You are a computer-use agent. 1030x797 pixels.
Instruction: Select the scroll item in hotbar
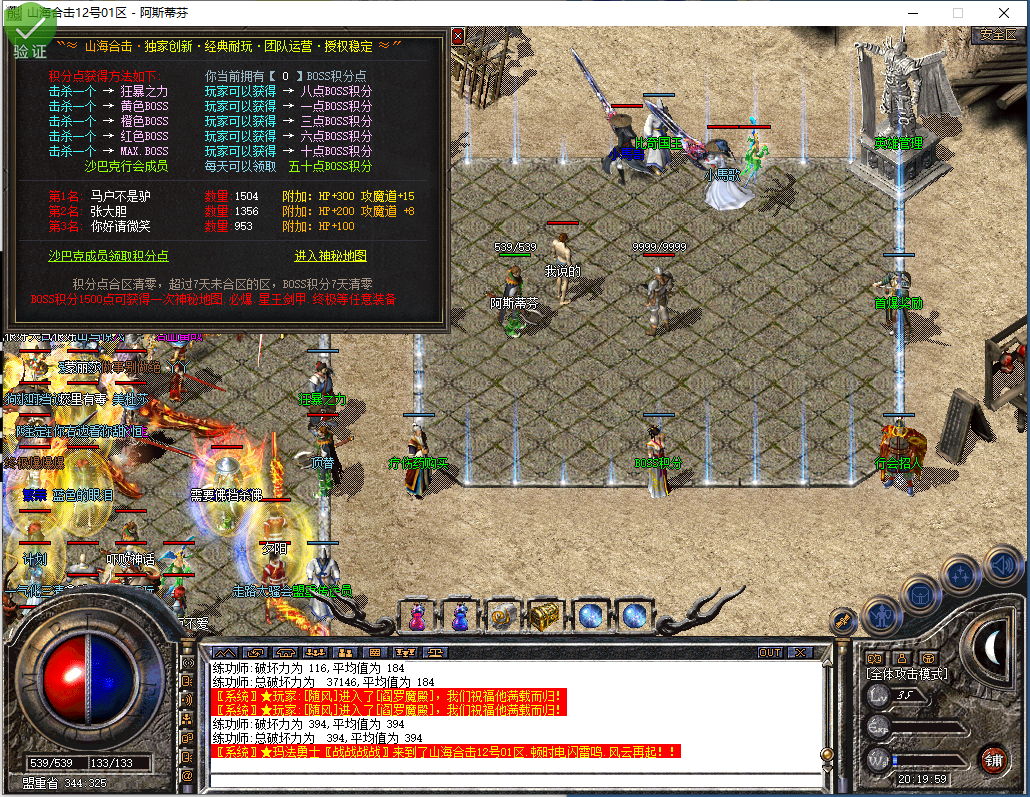pos(503,616)
